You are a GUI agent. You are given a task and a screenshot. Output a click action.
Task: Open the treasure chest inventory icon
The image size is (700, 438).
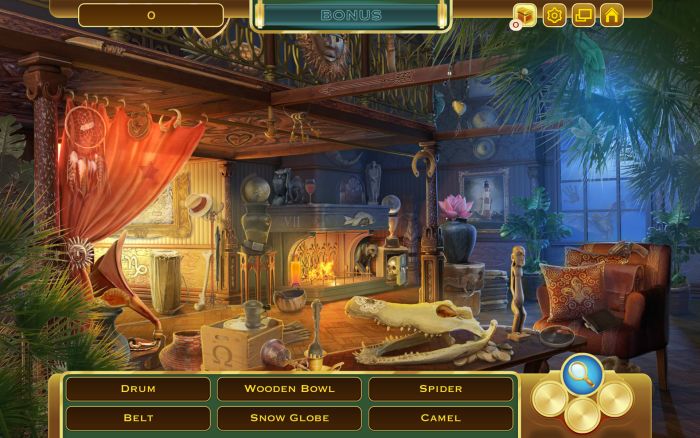525,14
